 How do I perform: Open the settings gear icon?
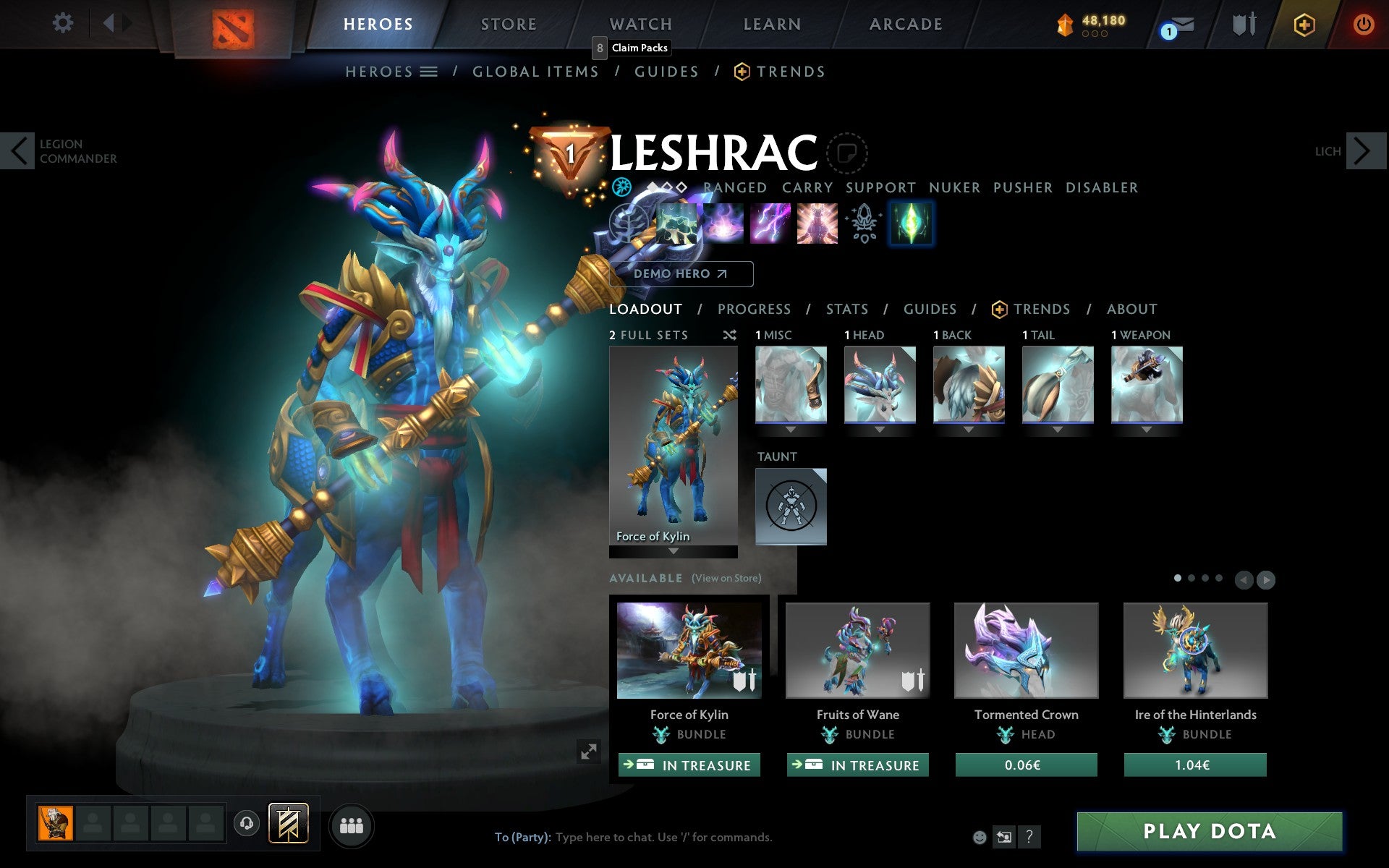[64, 23]
